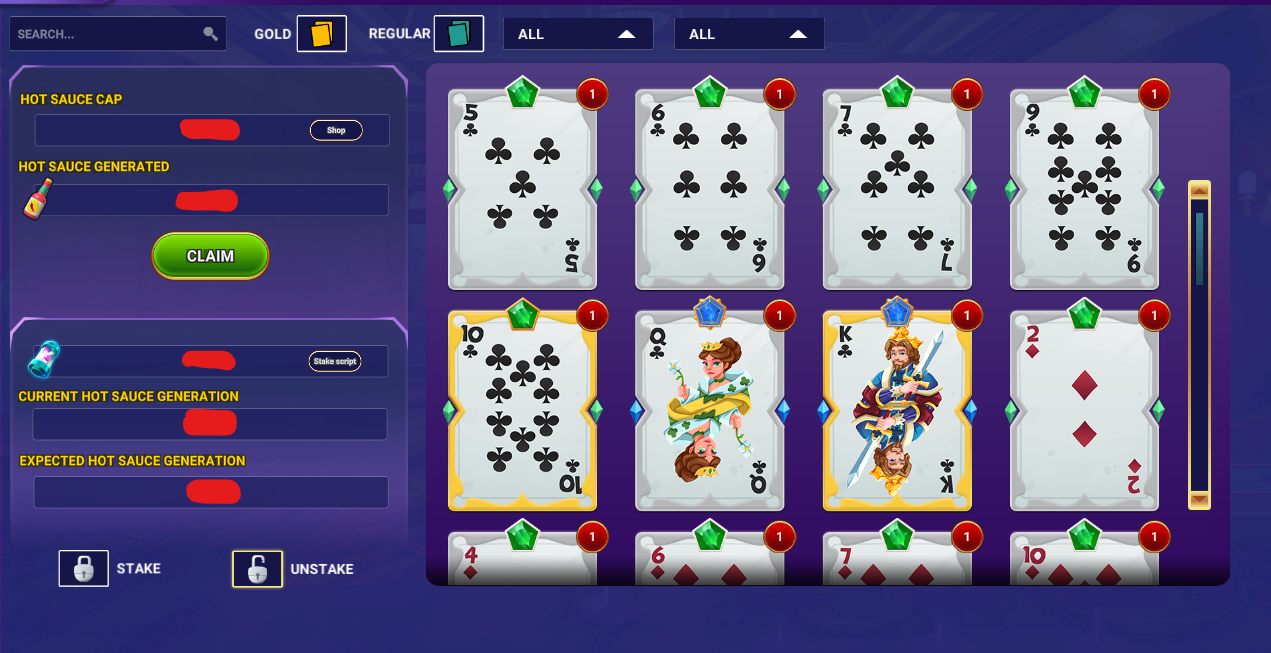Activate the Stake script button

point(335,361)
